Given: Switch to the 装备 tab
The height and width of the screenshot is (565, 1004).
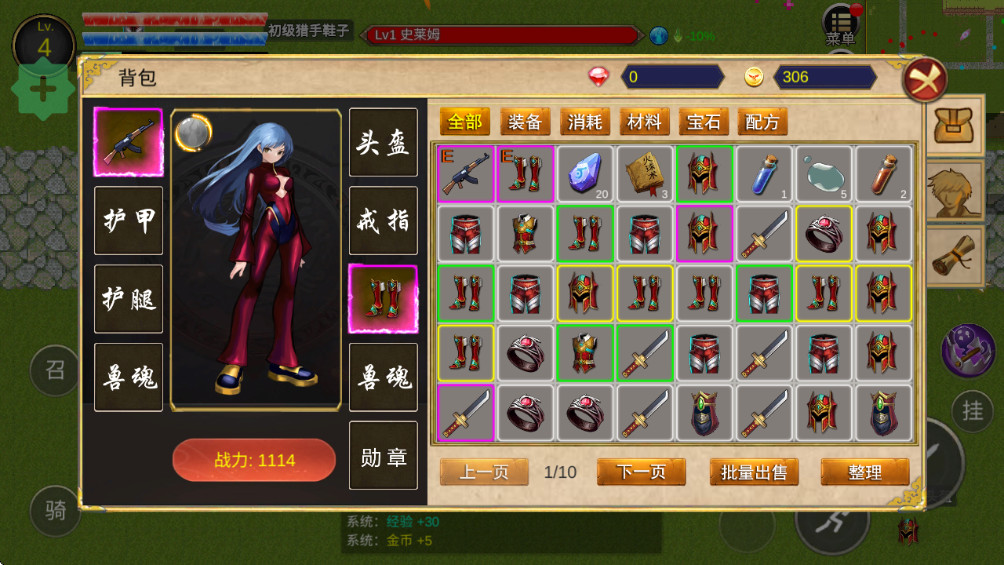Looking at the screenshot, I should [525, 122].
